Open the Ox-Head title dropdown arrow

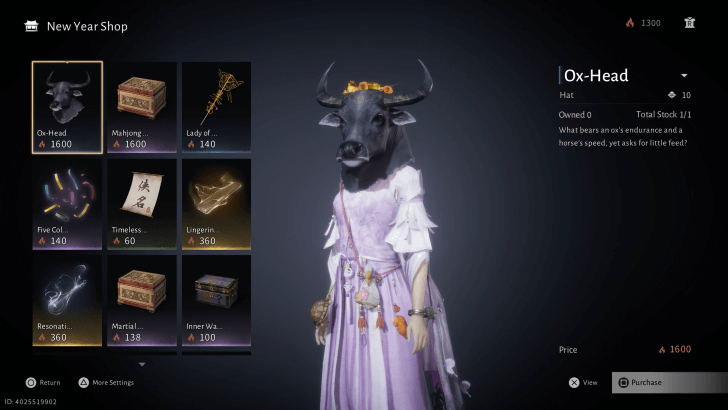pos(684,76)
